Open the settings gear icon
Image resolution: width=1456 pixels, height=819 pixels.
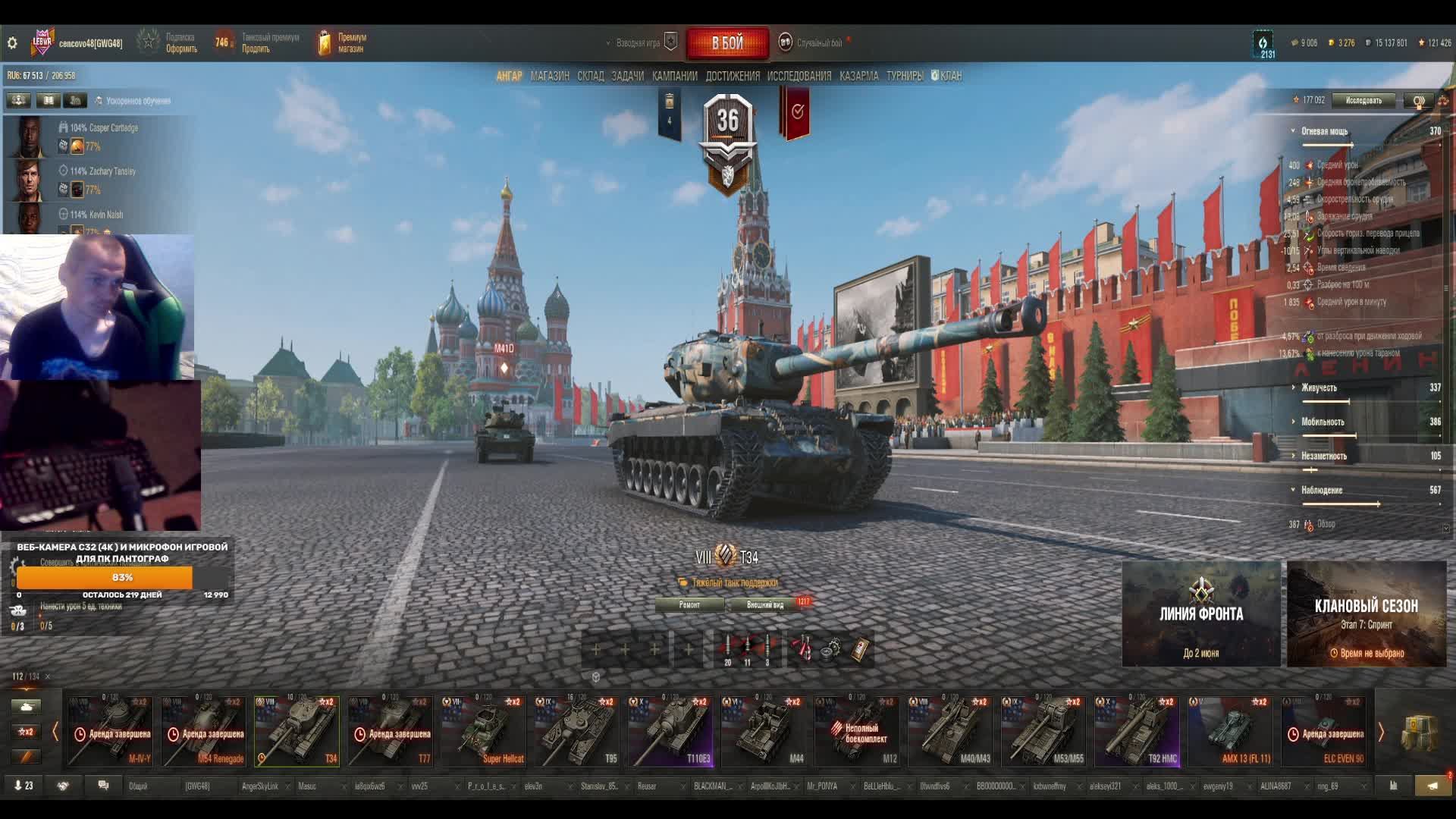coord(12,43)
